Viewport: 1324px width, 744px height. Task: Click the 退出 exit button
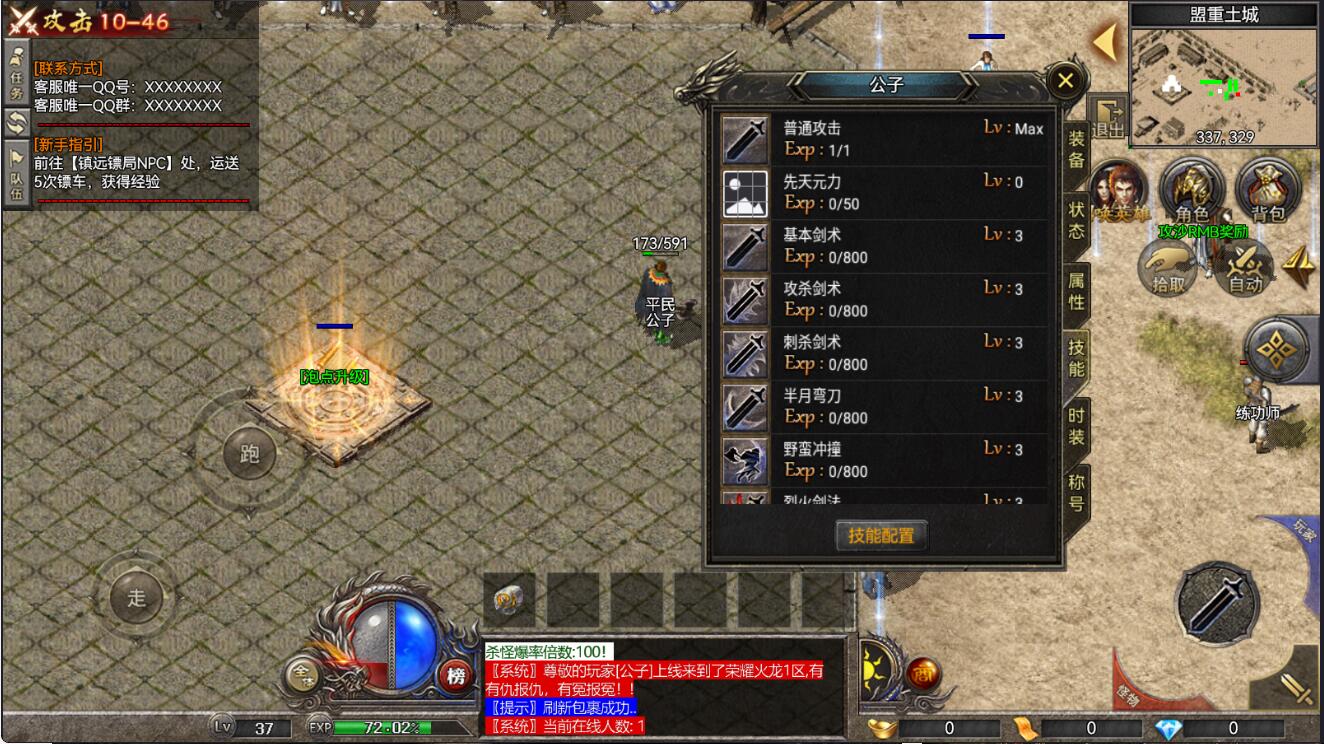[x=1107, y=118]
